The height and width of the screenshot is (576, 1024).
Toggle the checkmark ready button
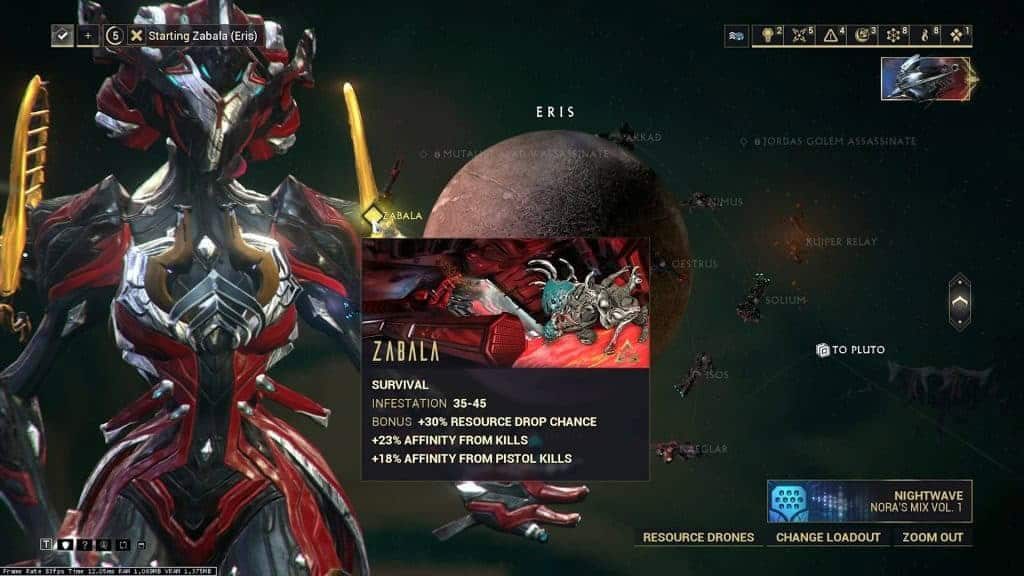click(62, 35)
